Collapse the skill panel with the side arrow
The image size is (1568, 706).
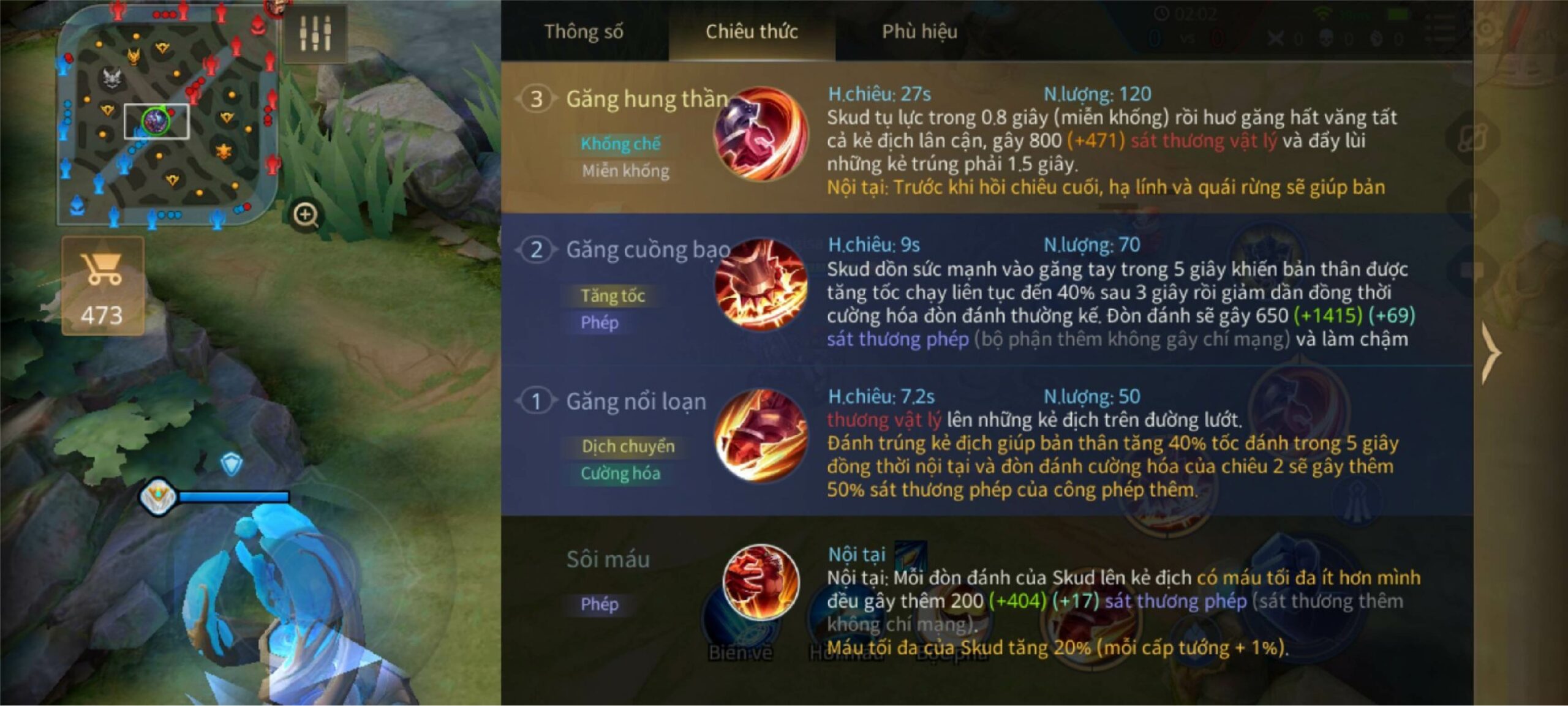pyautogui.click(x=1491, y=353)
